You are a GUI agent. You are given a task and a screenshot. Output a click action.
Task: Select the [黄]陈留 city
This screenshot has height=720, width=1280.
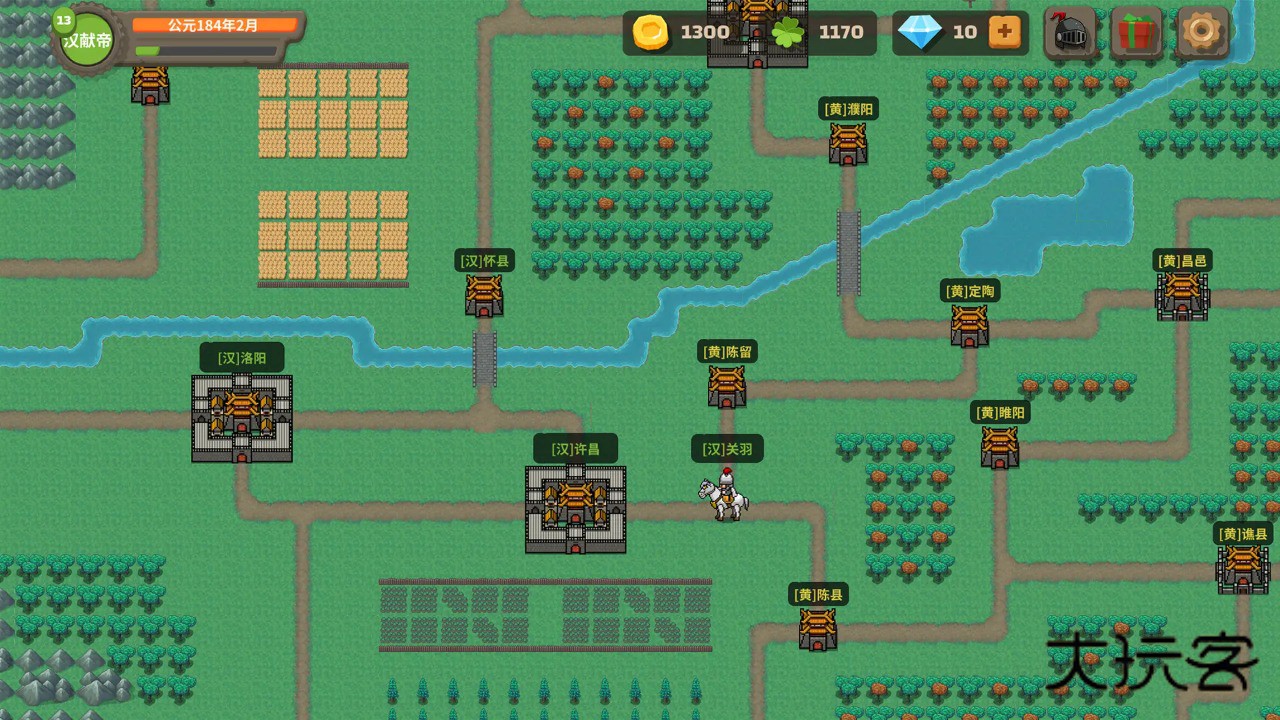click(x=726, y=385)
